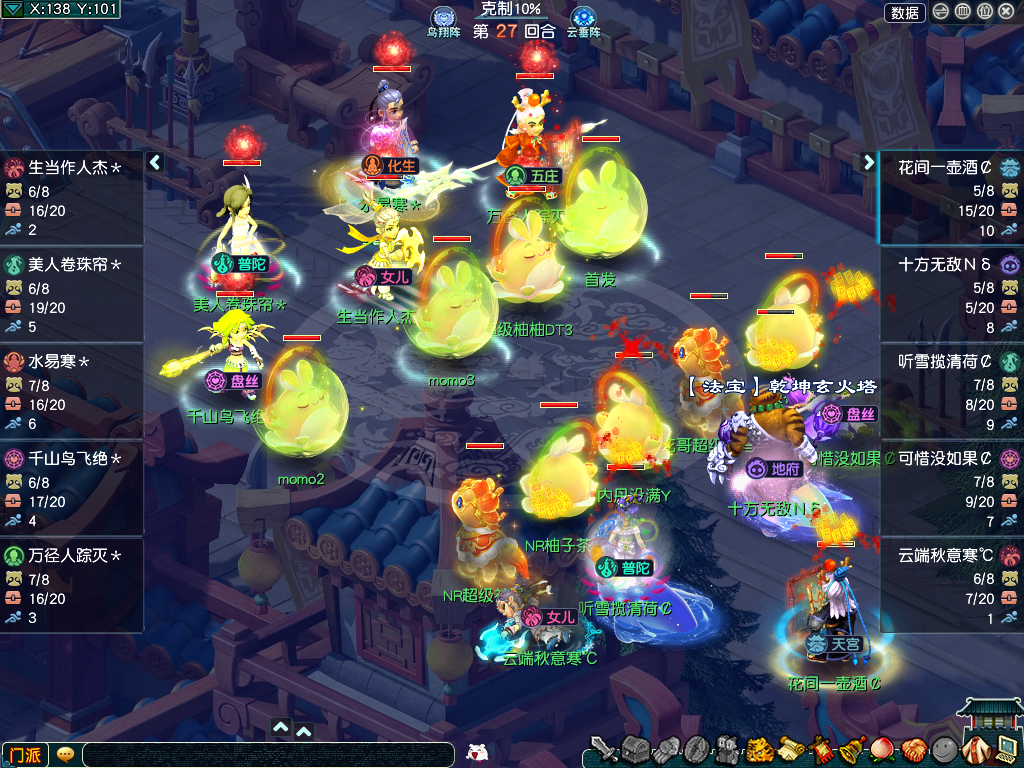Image resolution: width=1024 pixels, height=768 pixels.
Task: Toggle the 位 position display button
Action: tap(984, 12)
